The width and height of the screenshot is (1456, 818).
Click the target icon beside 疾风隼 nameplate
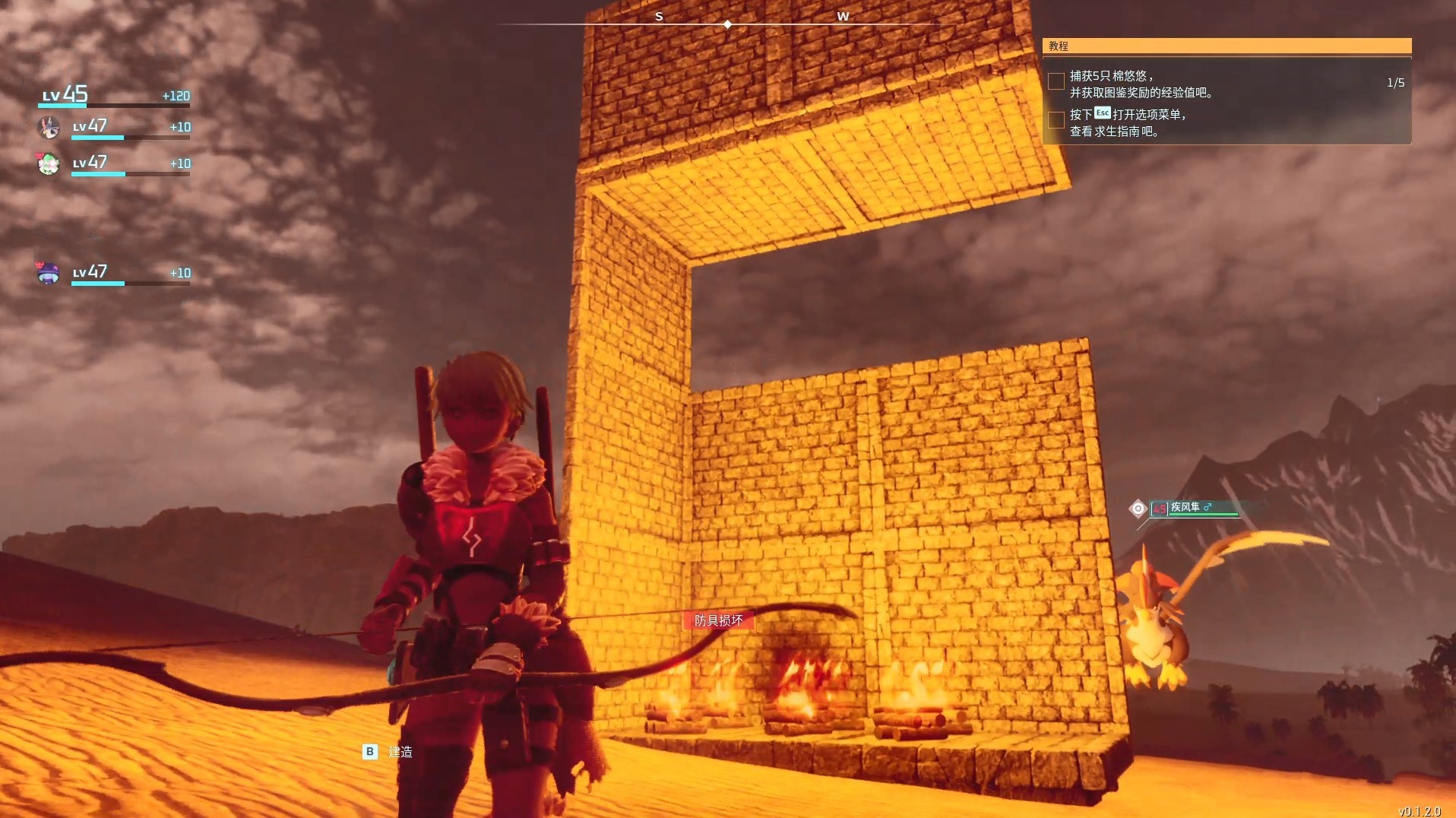[1138, 509]
